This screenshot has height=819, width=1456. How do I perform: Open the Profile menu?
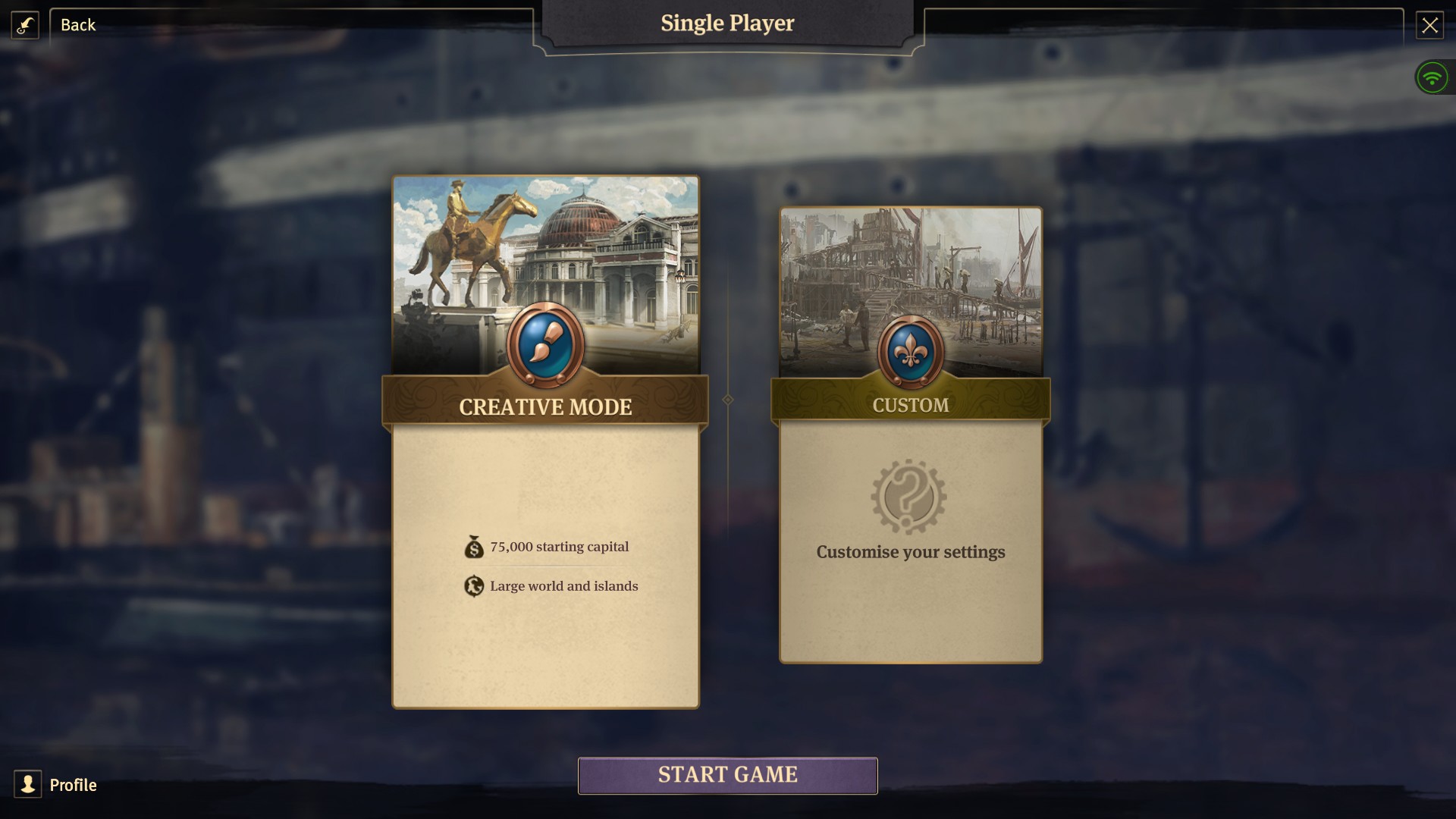pyautogui.click(x=57, y=784)
